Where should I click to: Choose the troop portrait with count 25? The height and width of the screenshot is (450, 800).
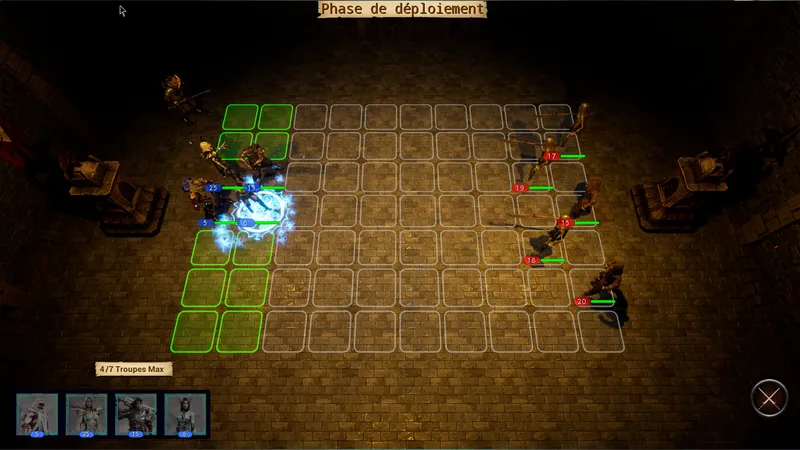[x=86, y=413]
